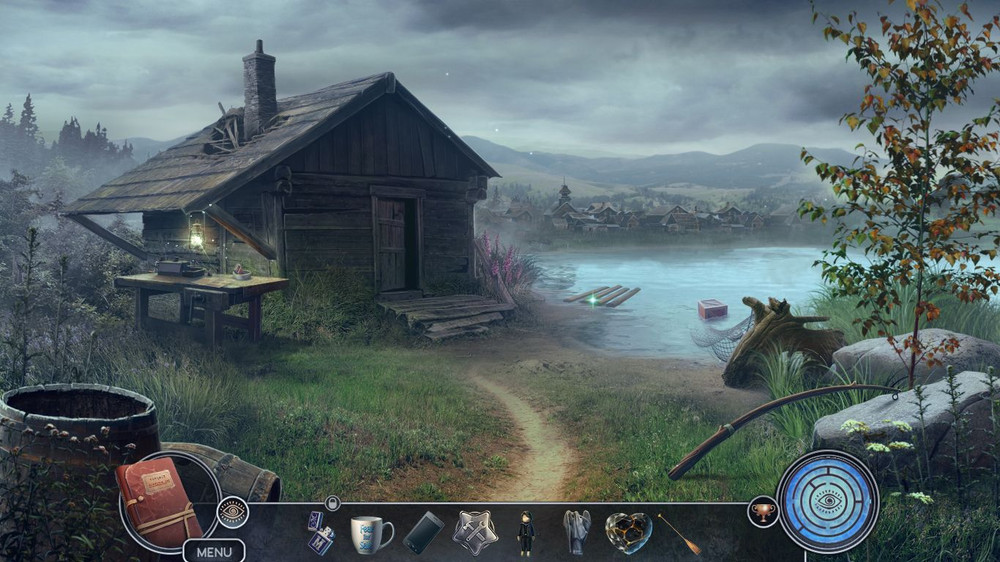This screenshot has width=1000, height=562.
Task: Click the eye icon beside the journal
Action: 232,512
